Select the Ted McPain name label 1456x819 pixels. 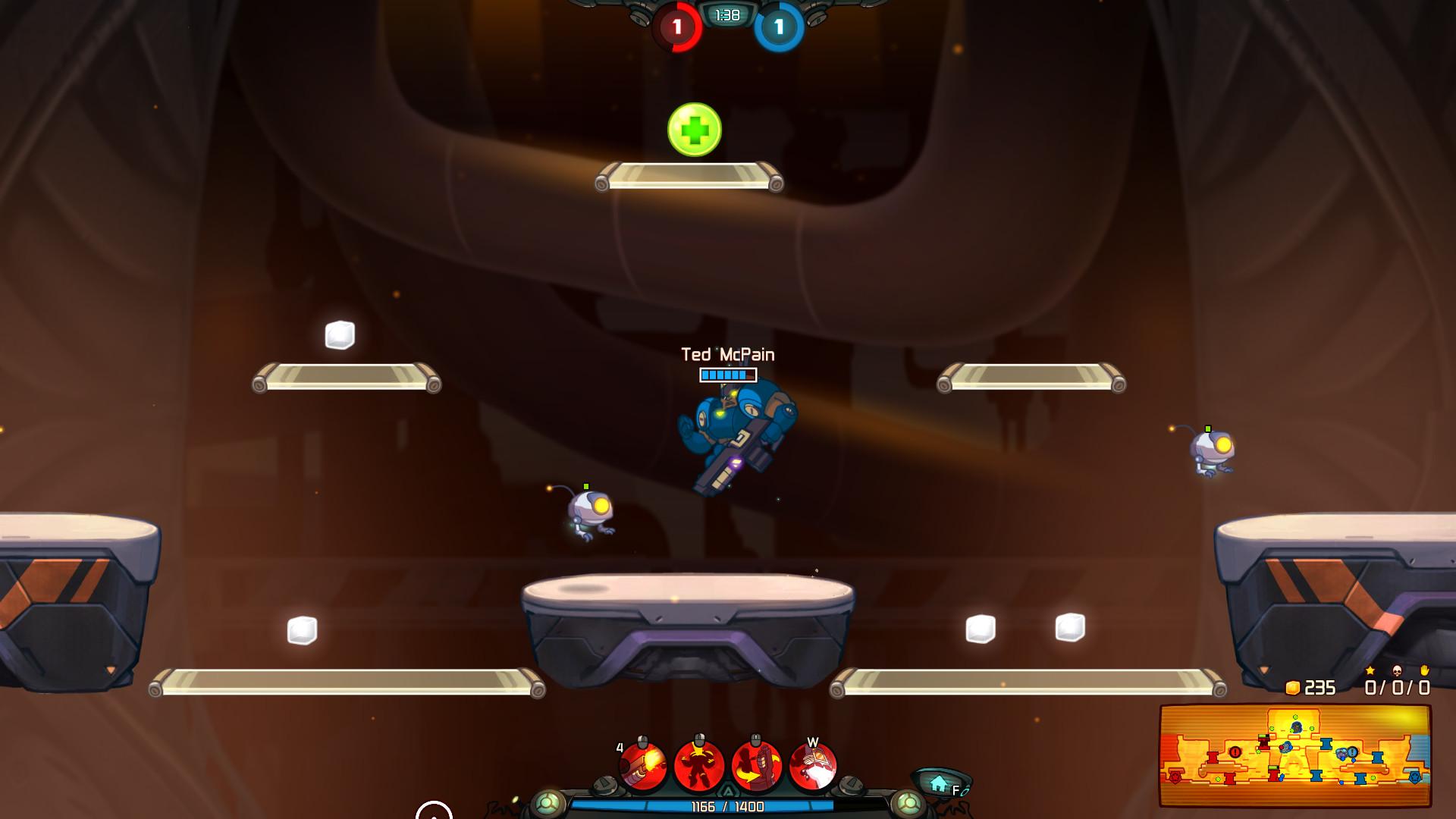pos(727,354)
